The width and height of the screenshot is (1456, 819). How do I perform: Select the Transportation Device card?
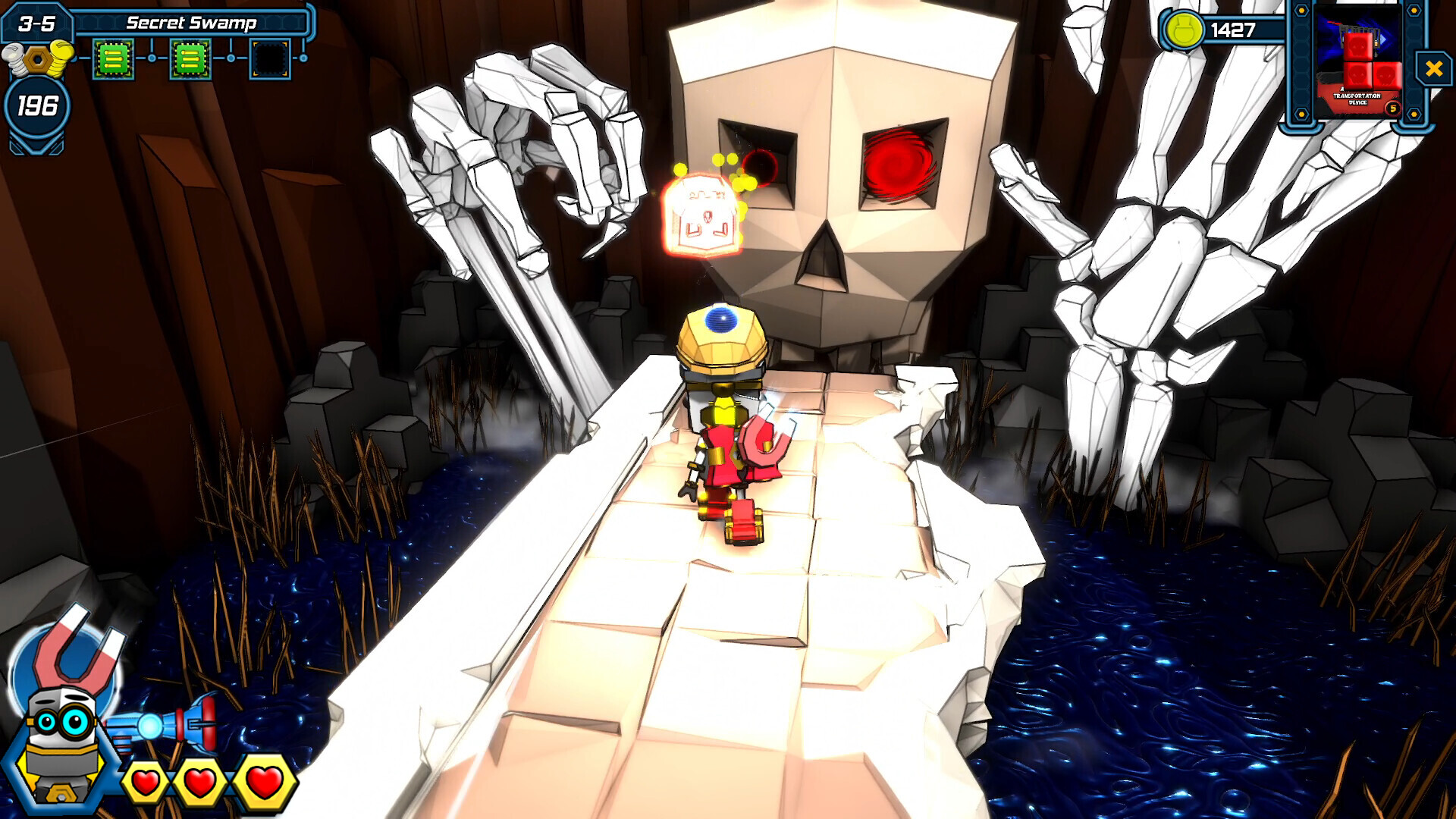(x=1357, y=62)
